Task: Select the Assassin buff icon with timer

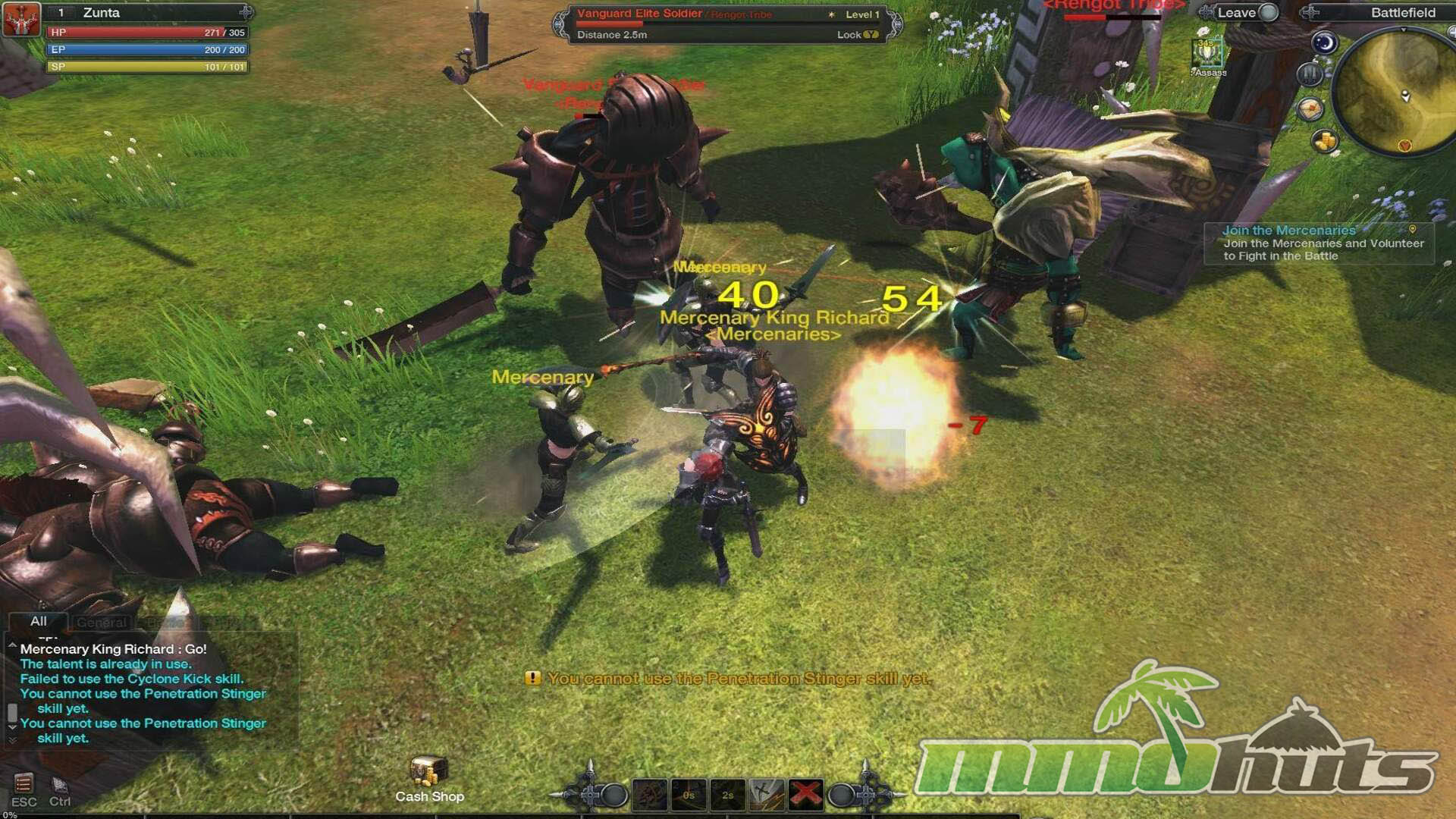Action: [x=1207, y=55]
